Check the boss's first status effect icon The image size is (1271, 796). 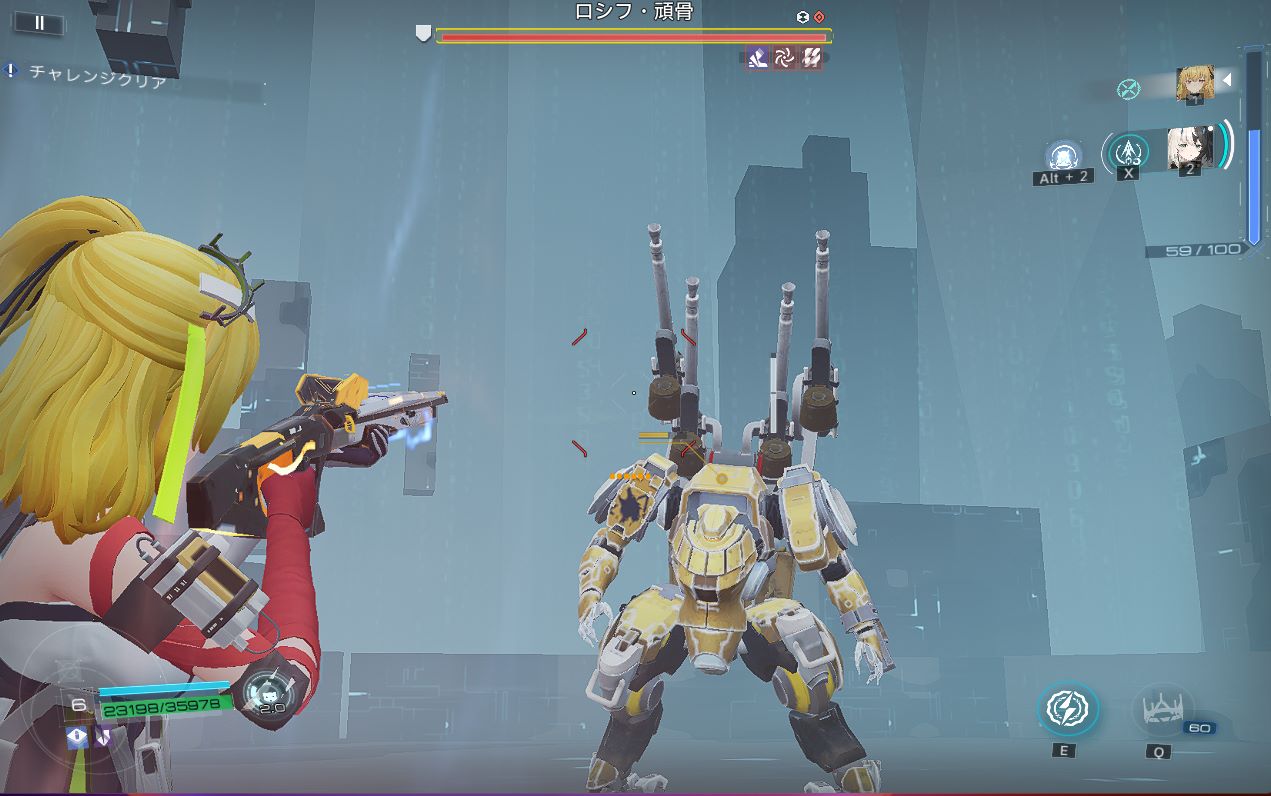coord(758,59)
